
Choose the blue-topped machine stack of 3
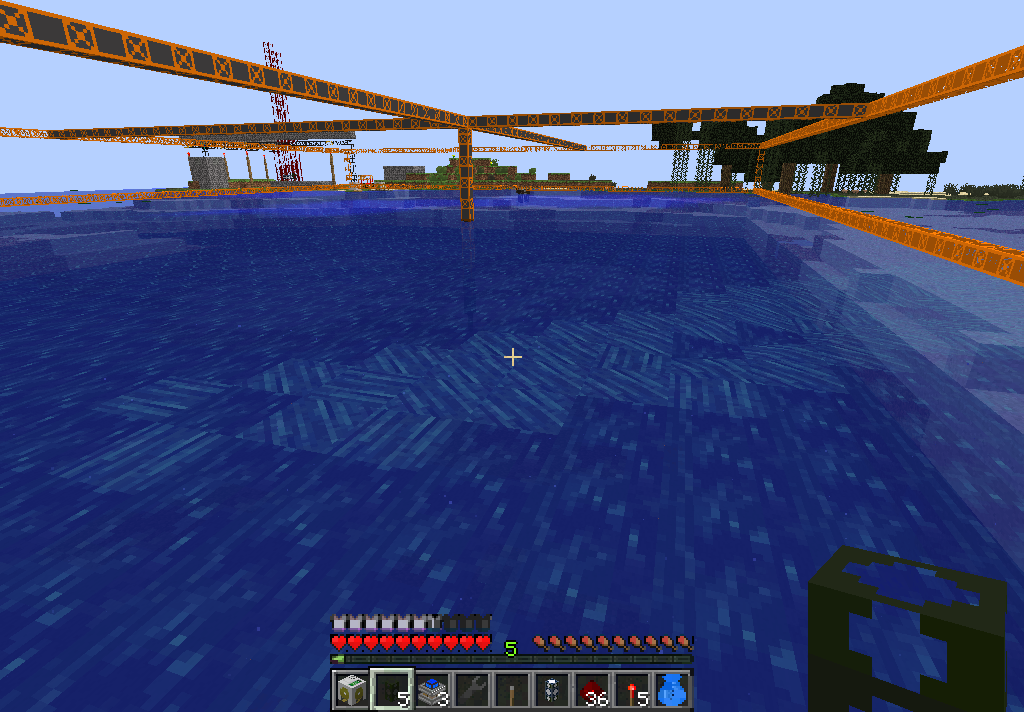[431, 690]
